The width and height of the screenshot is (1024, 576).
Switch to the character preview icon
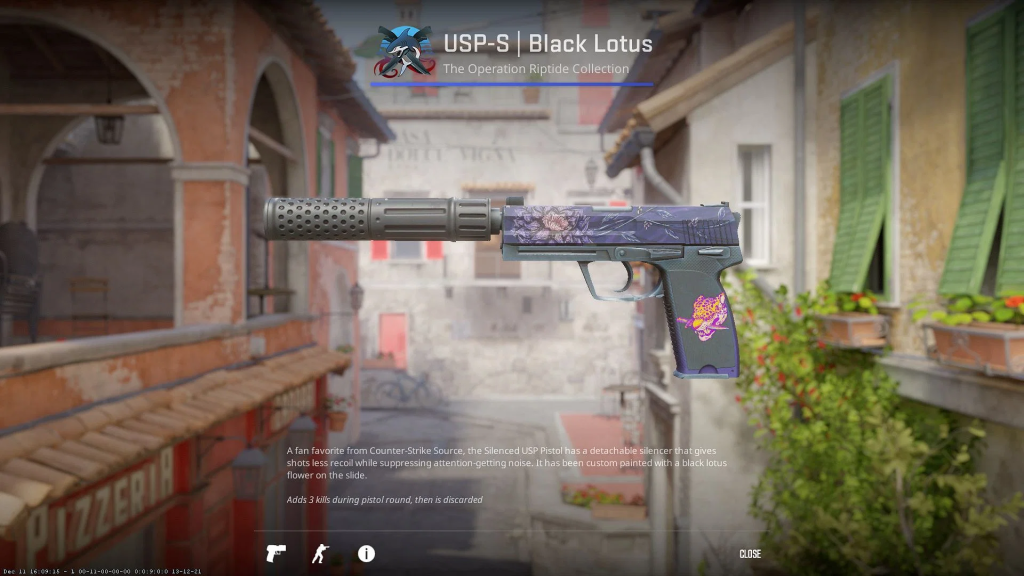(320, 553)
